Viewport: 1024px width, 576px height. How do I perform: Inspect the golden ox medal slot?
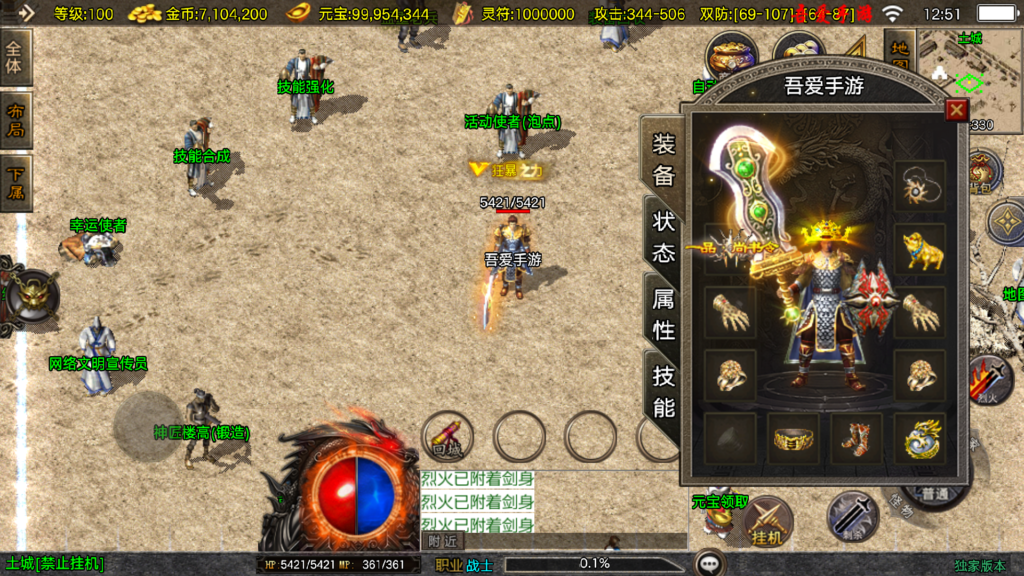coord(920,249)
